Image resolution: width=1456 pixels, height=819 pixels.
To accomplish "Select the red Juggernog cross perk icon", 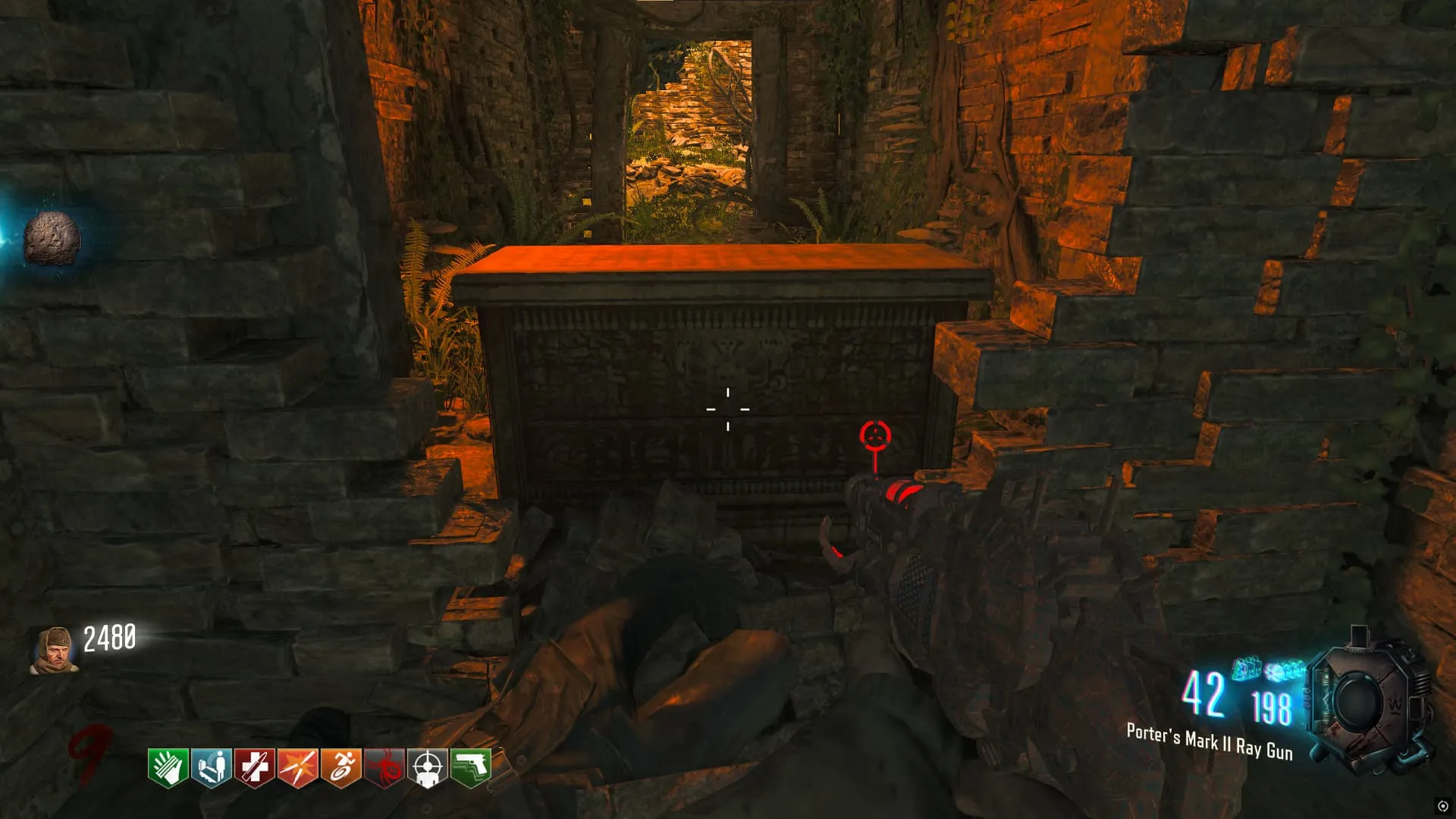I will [x=254, y=767].
